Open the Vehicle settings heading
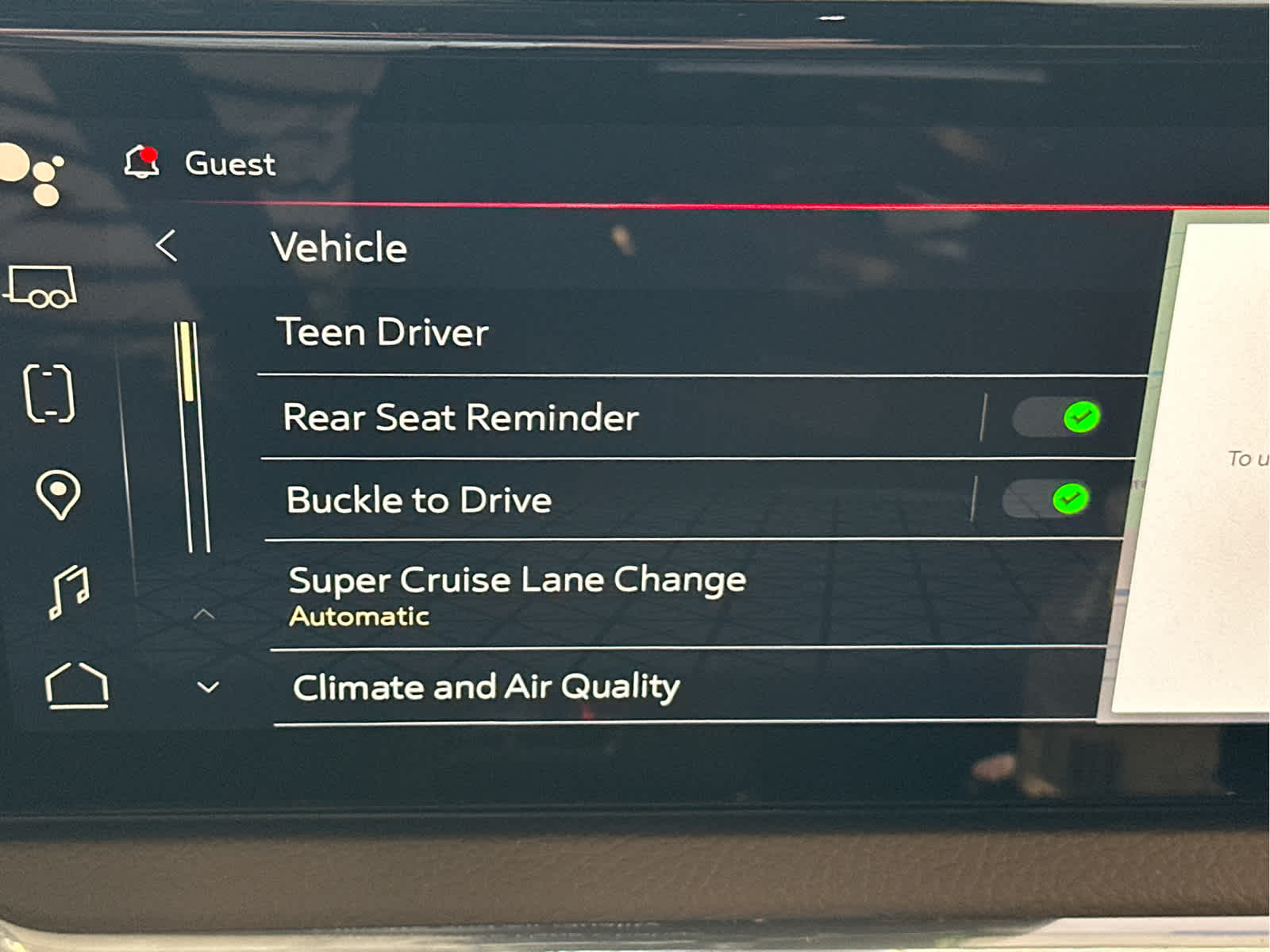Viewport: 1270px width, 952px height. click(339, 248)
